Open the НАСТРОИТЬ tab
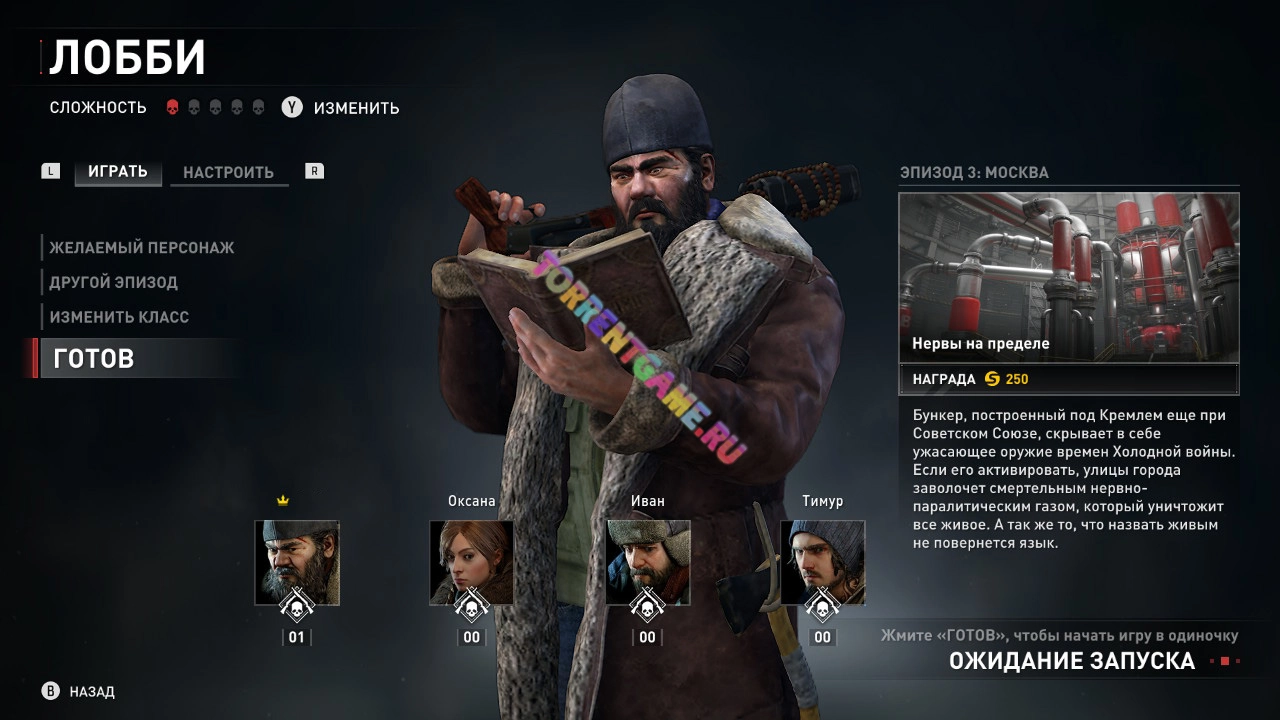 pyautogui.click(x=228, y=172)
